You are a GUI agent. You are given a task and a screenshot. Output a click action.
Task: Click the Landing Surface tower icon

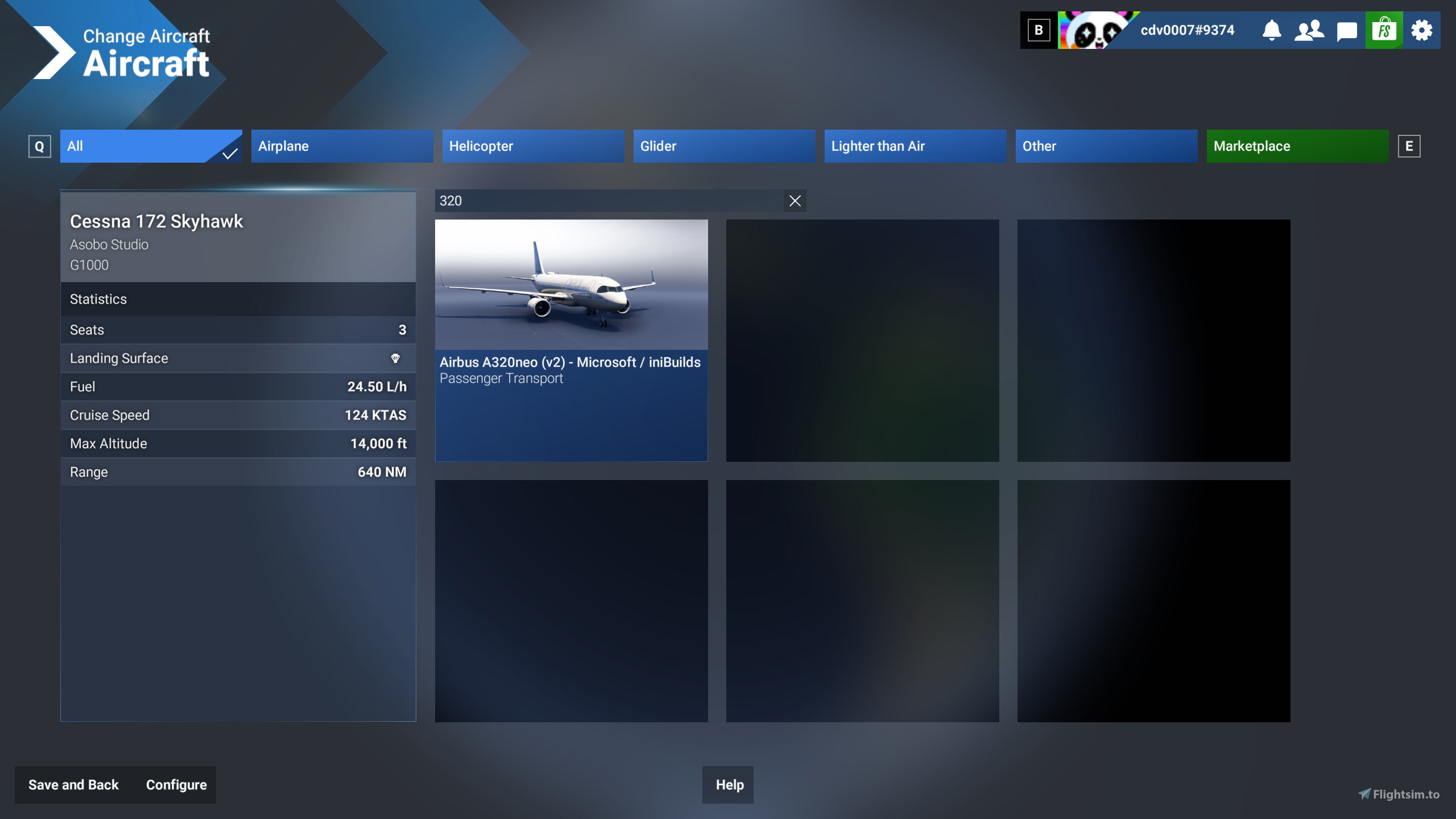[396, 358]
